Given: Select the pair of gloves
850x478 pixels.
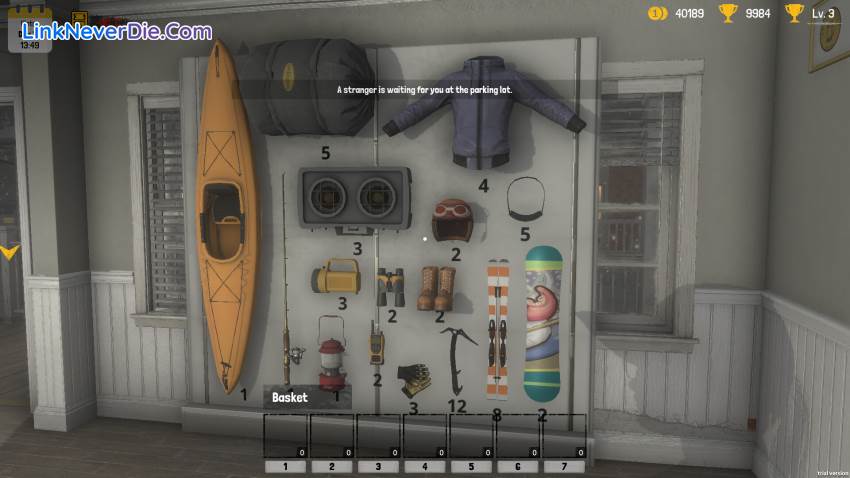Looking at the screenshot, I should click(415, 380).
